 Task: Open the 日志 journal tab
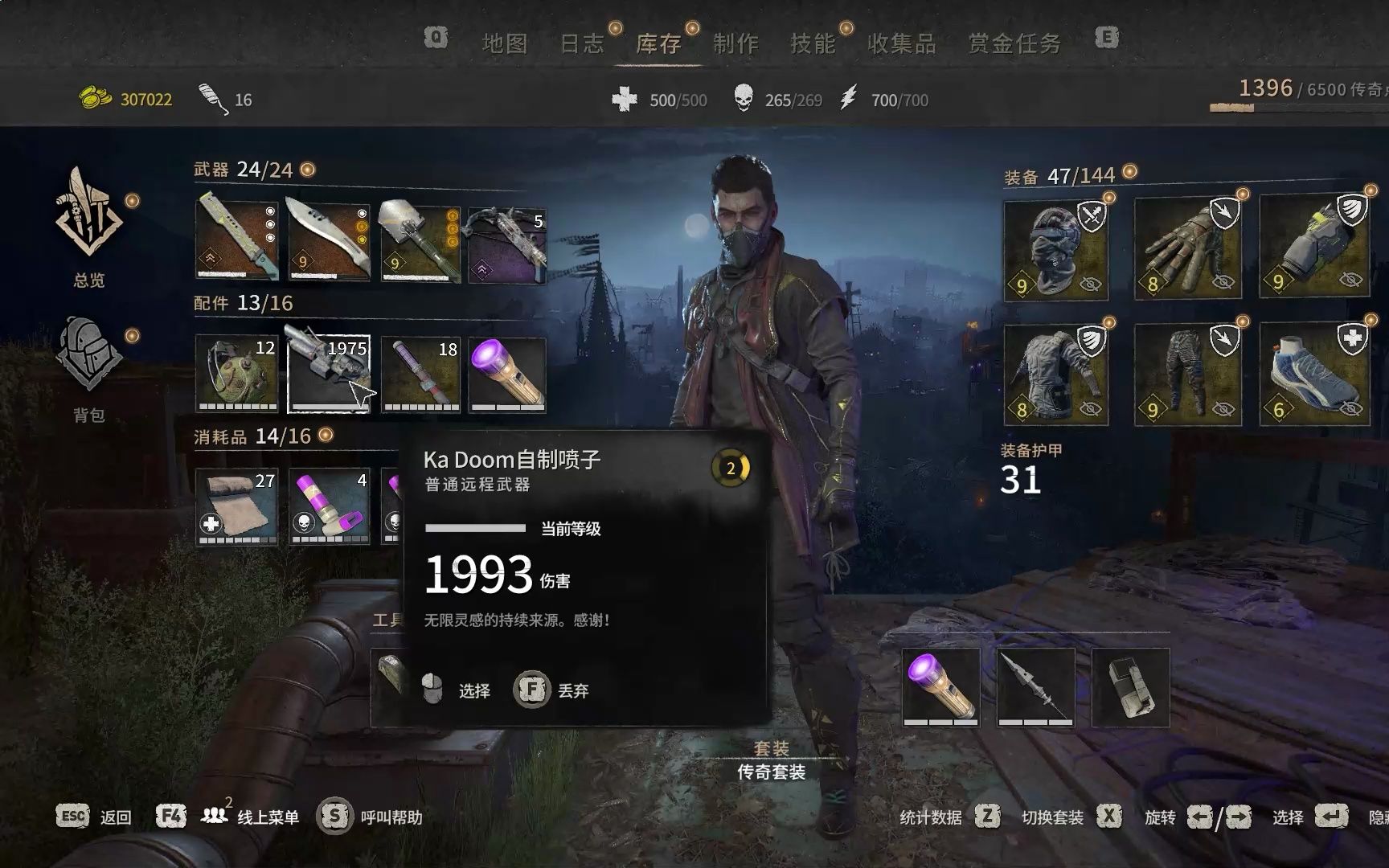581,43
